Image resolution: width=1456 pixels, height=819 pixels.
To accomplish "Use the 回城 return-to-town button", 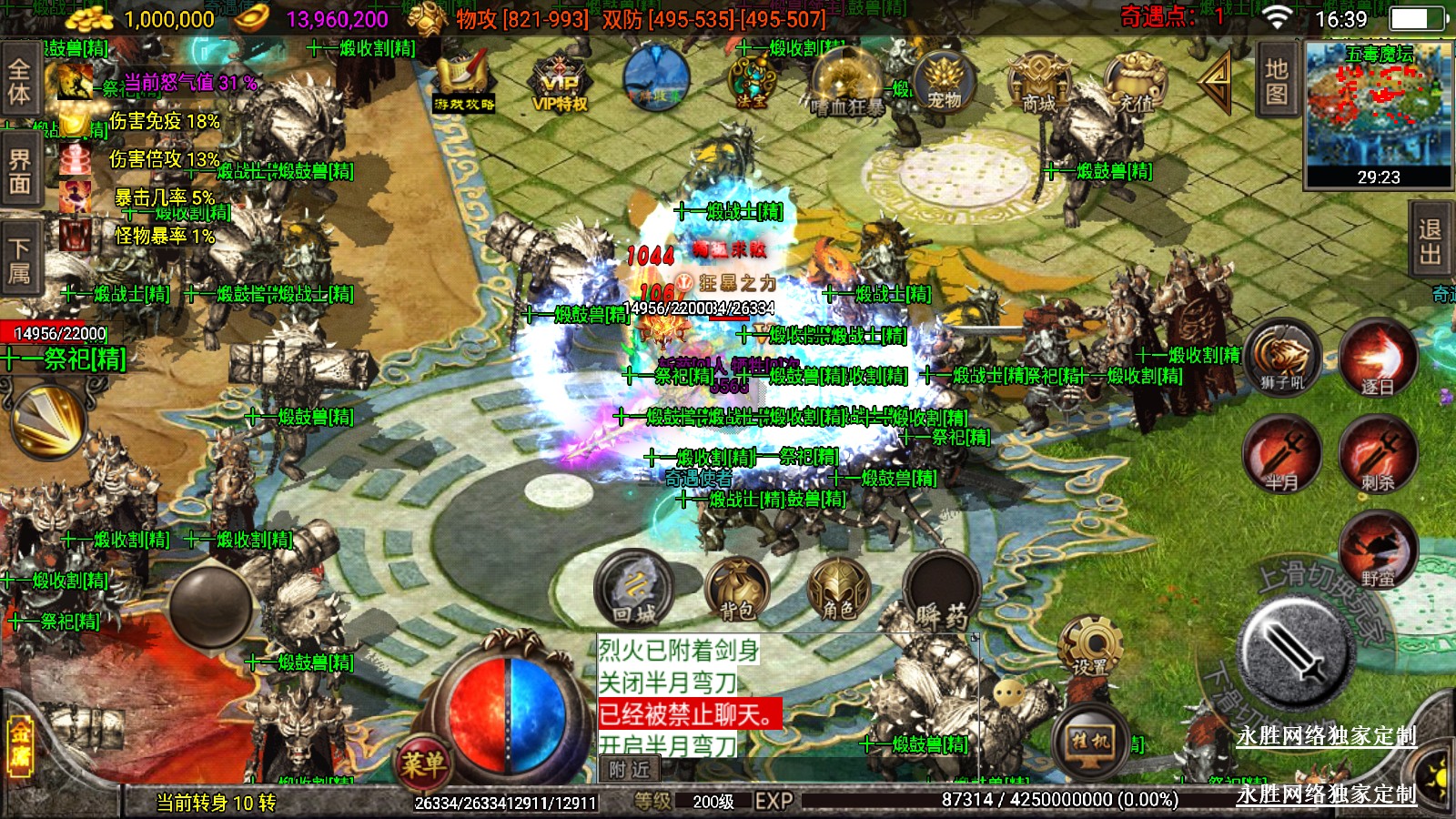I will [x=634, y=589].
